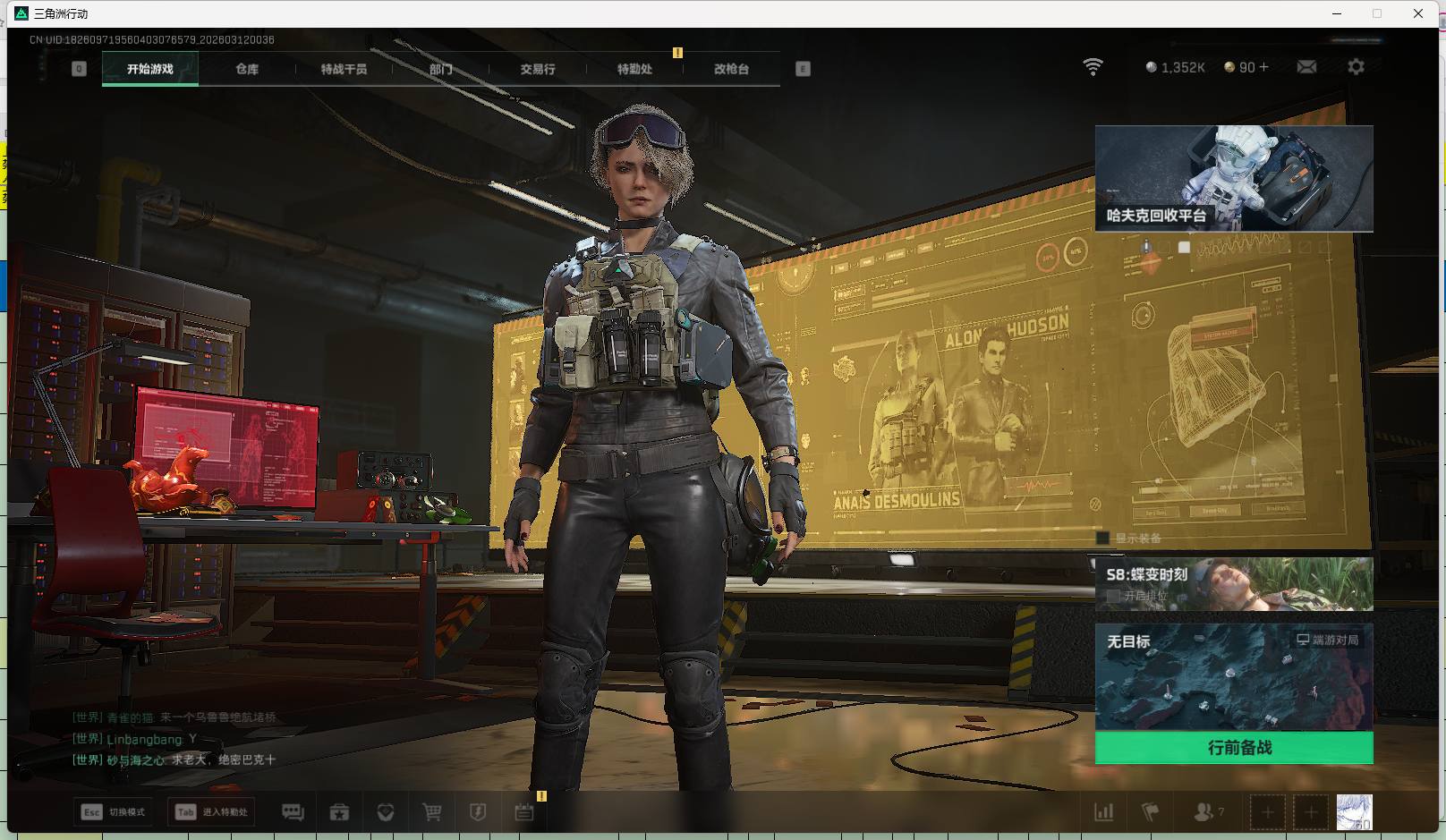
Task: Switch to the 改枪台 gunsmith tab
Action: (x=731, y=69)
